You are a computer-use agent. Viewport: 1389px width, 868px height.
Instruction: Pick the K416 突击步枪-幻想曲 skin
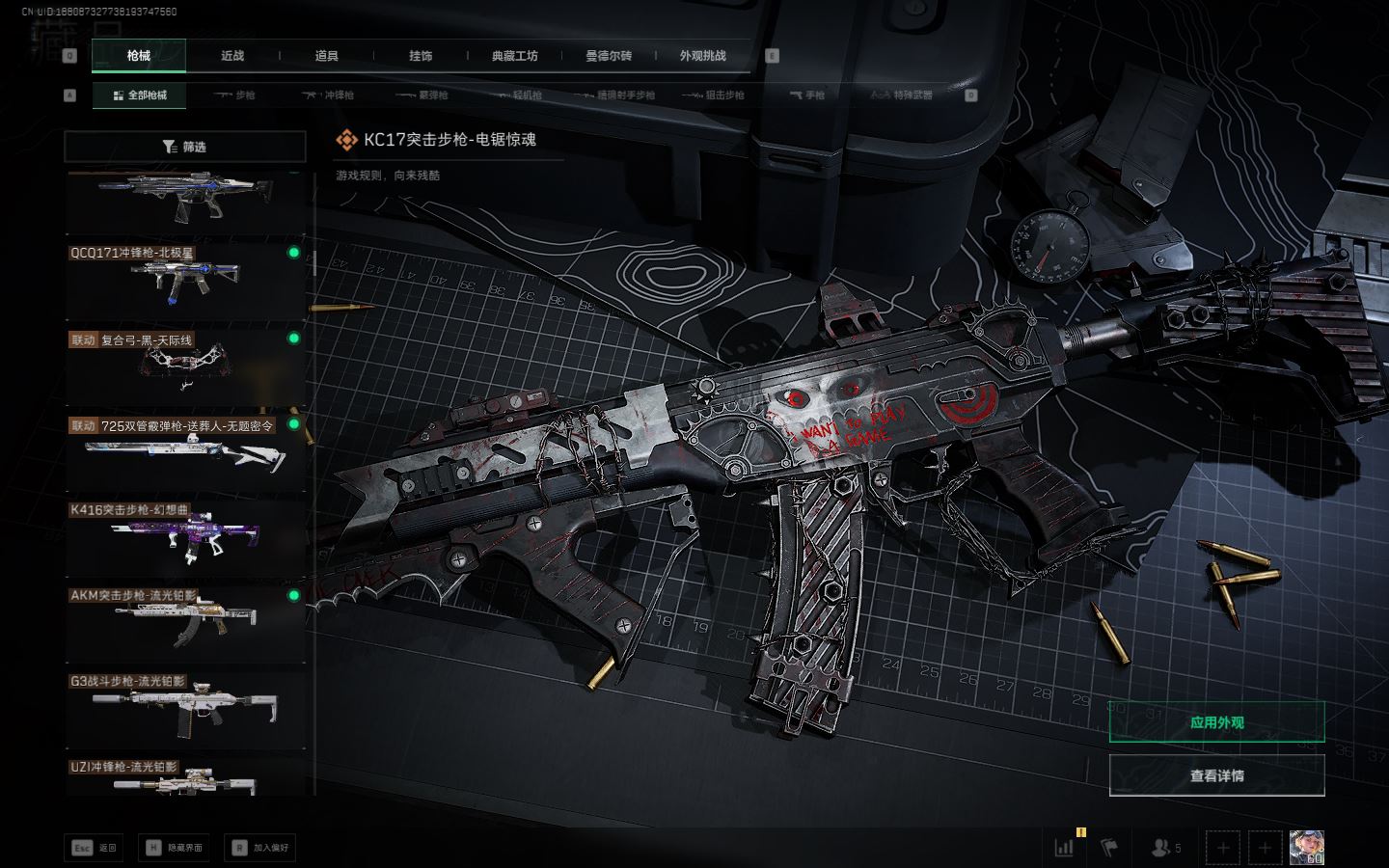[x=185, y=537]
